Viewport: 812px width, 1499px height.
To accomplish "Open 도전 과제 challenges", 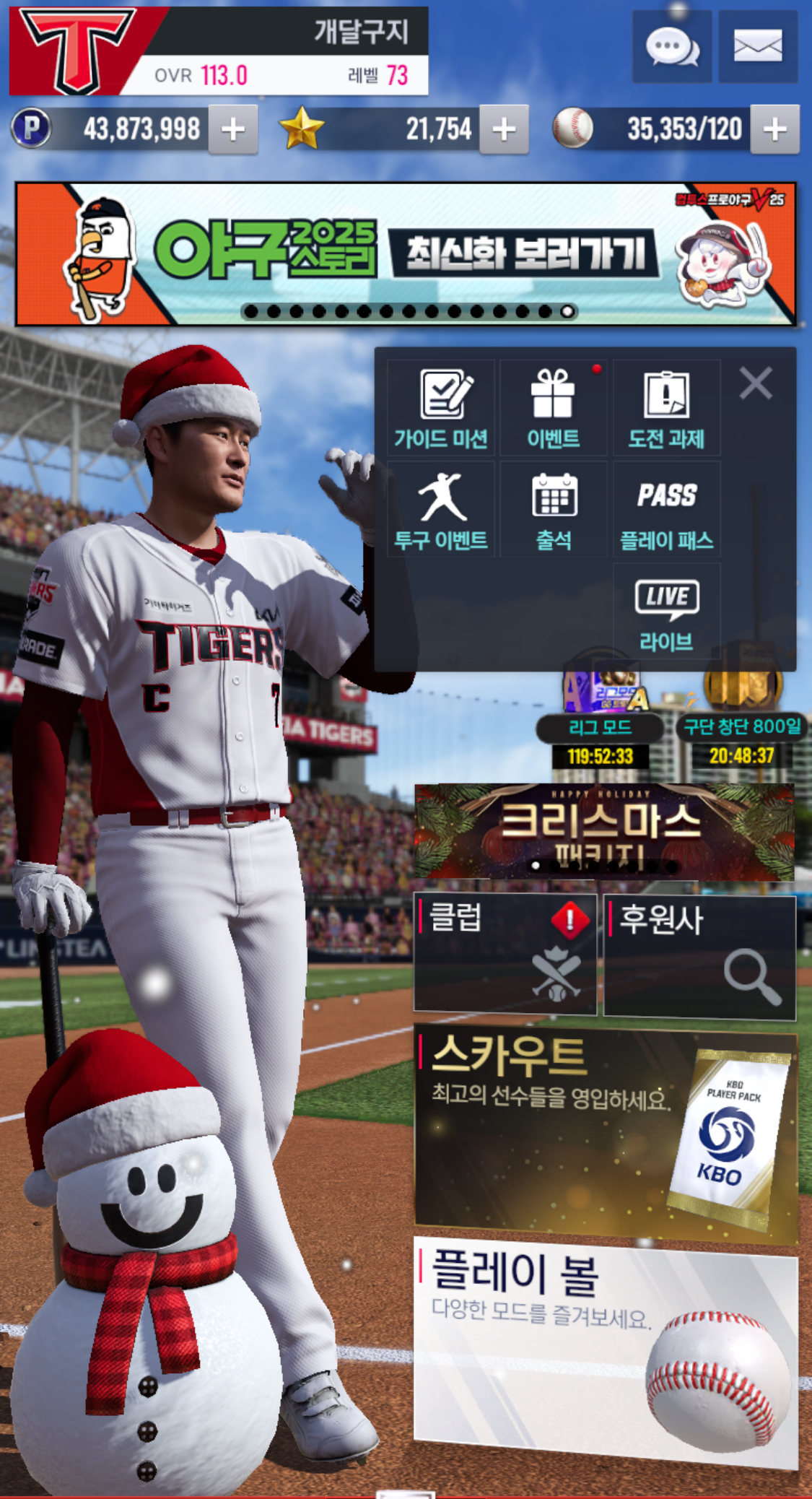I will tap(666, 409).
